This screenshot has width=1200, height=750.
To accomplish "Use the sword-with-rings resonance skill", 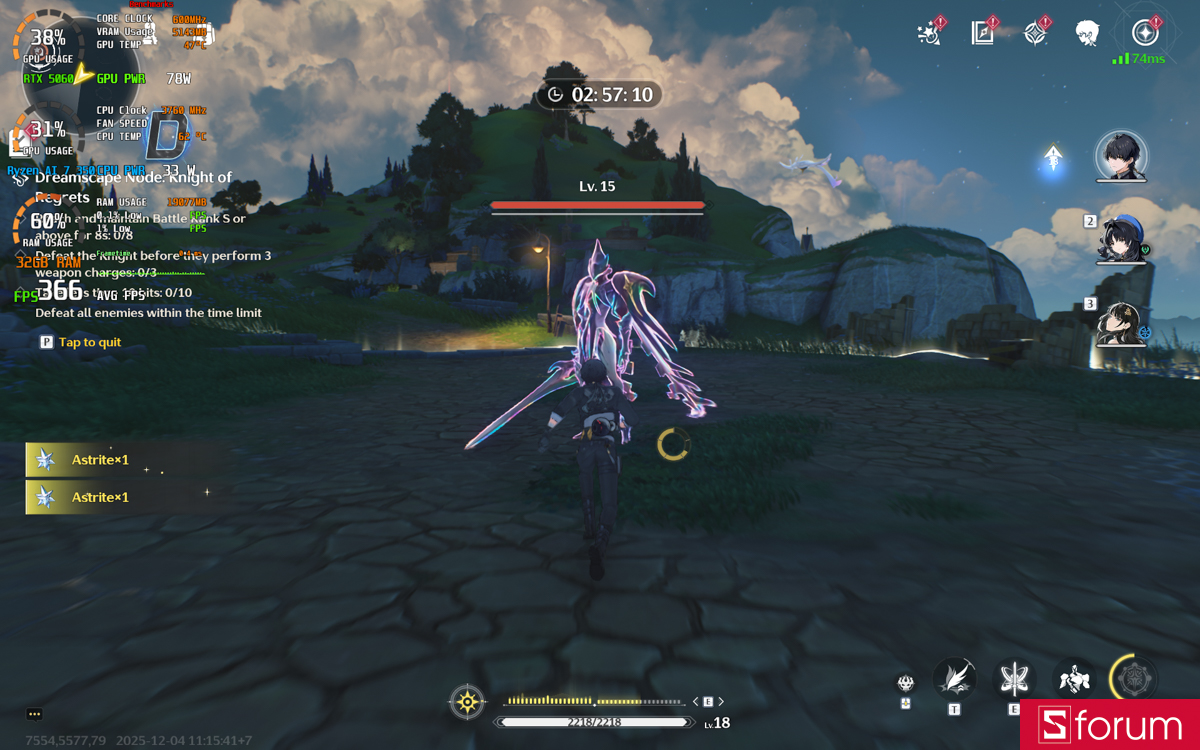I will (x=1014, y=679).
